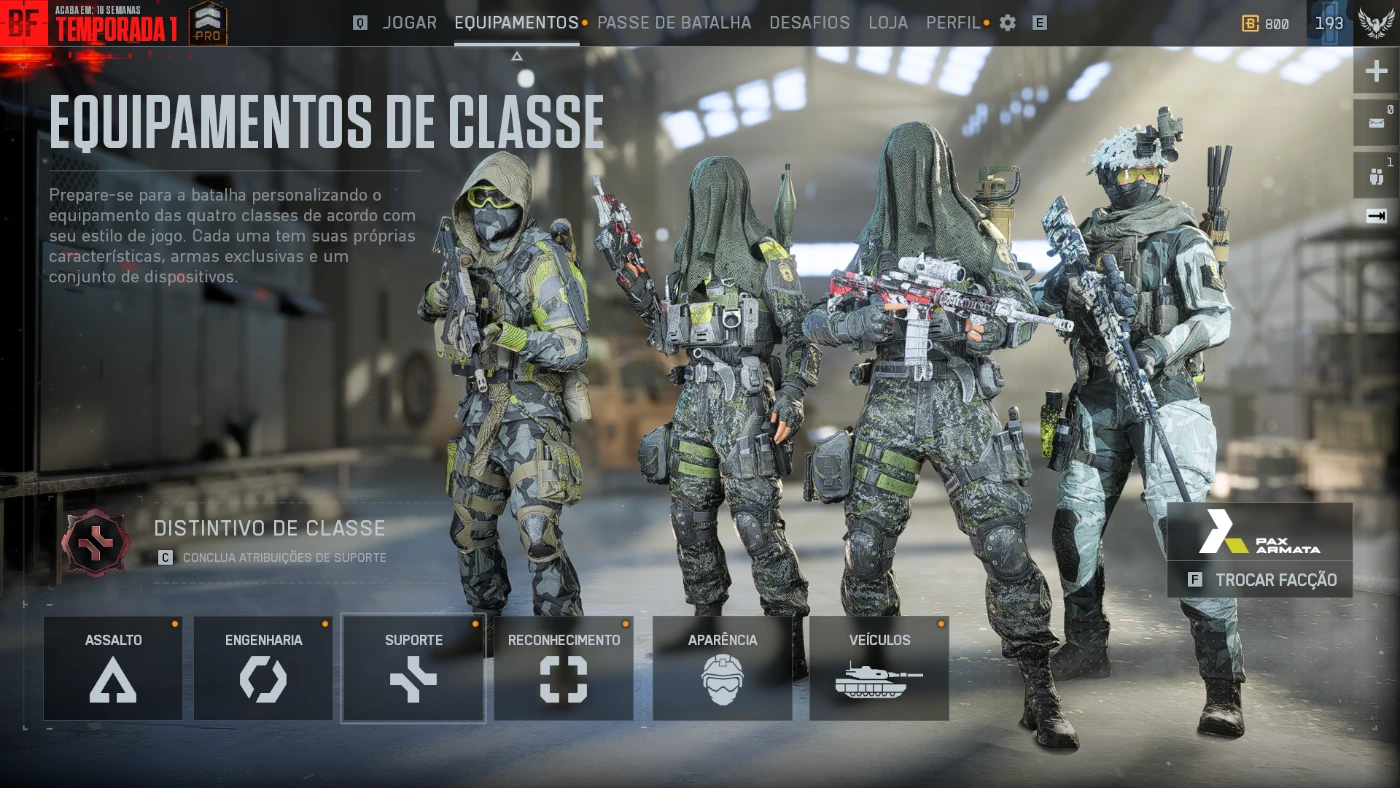Collapse the side panel with the arrow icon
1400x788 pixels.
1376,215
